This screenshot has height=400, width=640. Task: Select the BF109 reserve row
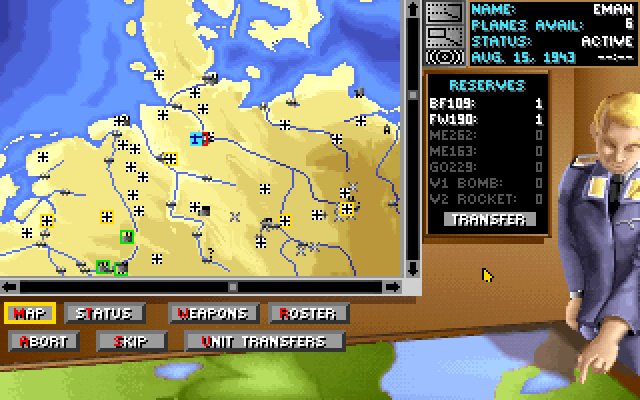[485, 103]
